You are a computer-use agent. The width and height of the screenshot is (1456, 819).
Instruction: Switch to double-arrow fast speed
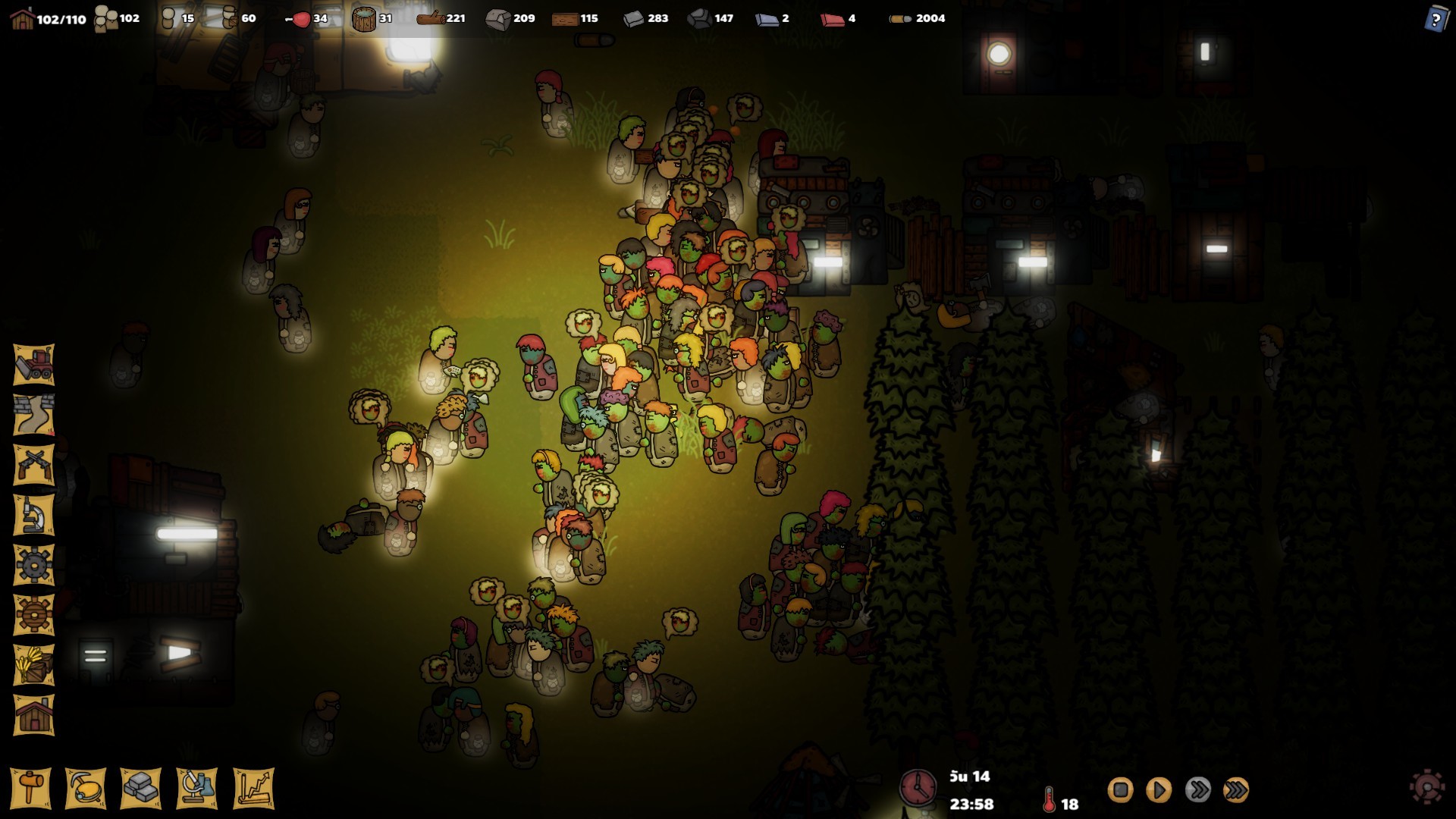pos(1197,790)
